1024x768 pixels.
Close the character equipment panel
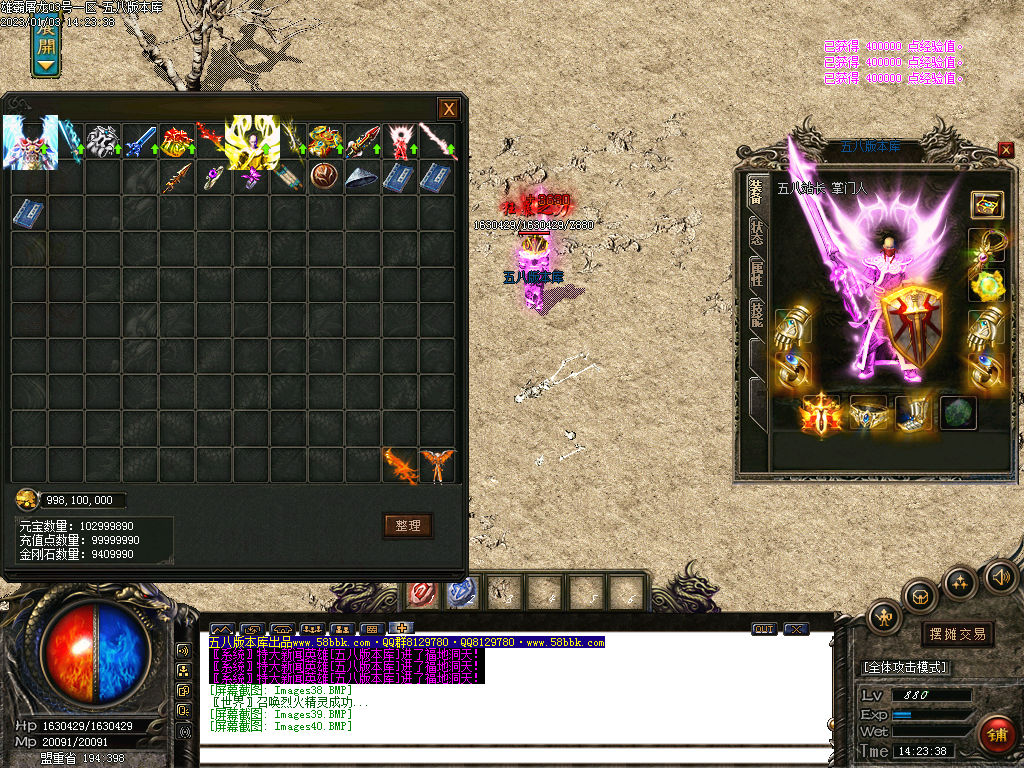[1005, 150]
